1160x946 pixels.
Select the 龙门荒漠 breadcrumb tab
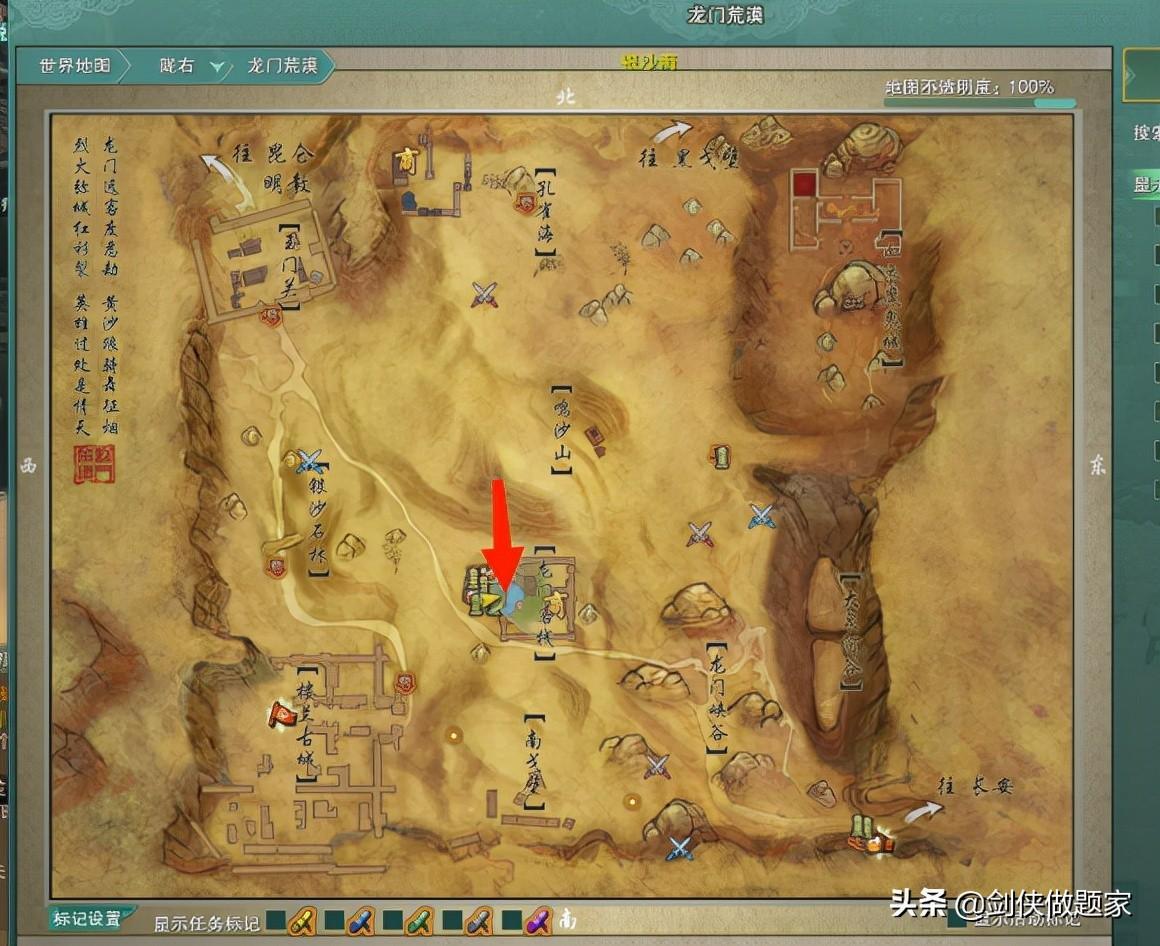point(282,67)
